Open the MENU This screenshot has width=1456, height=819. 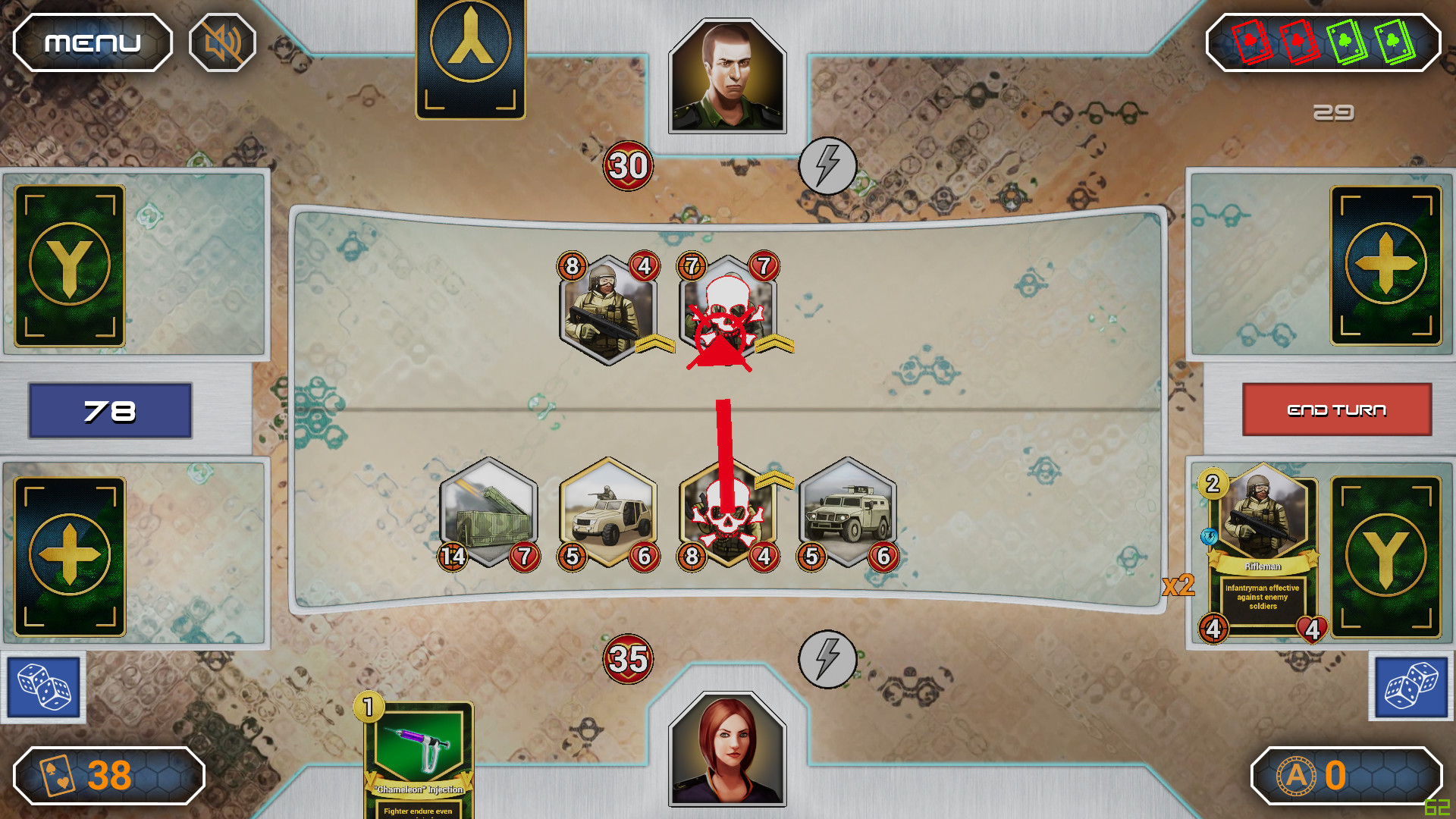91,42
